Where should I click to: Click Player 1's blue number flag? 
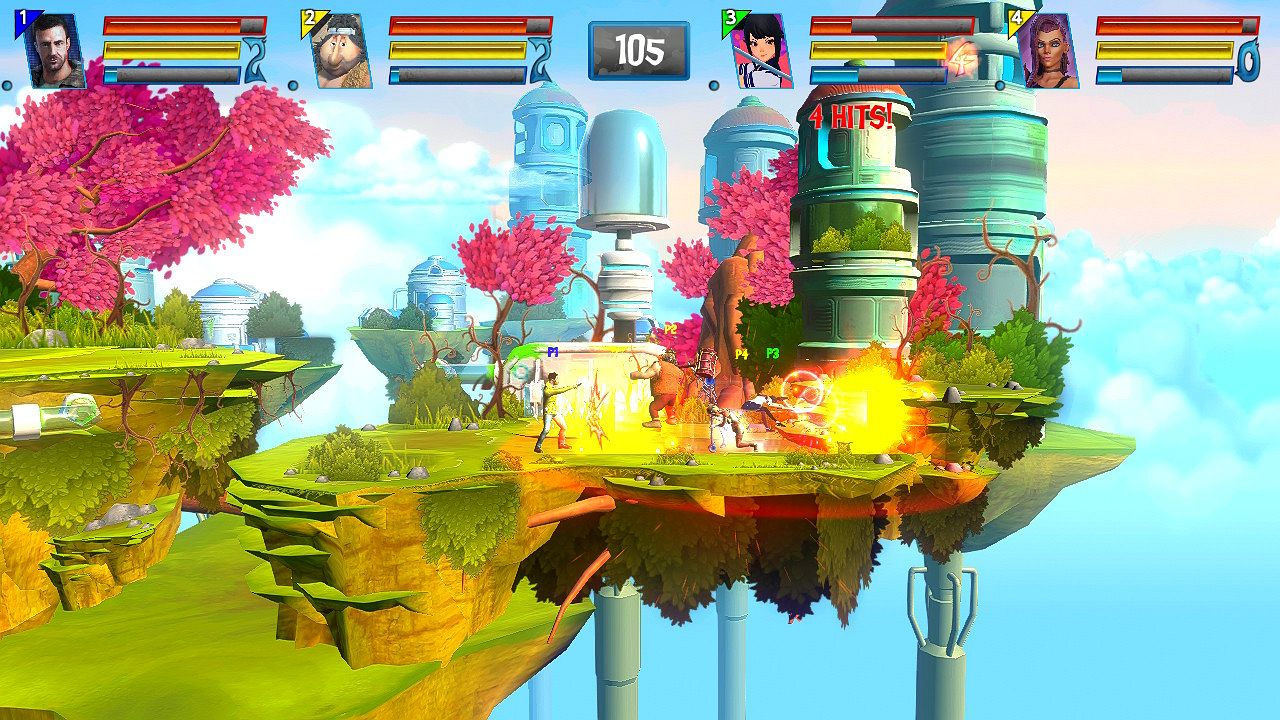click(x=22, y=16)
